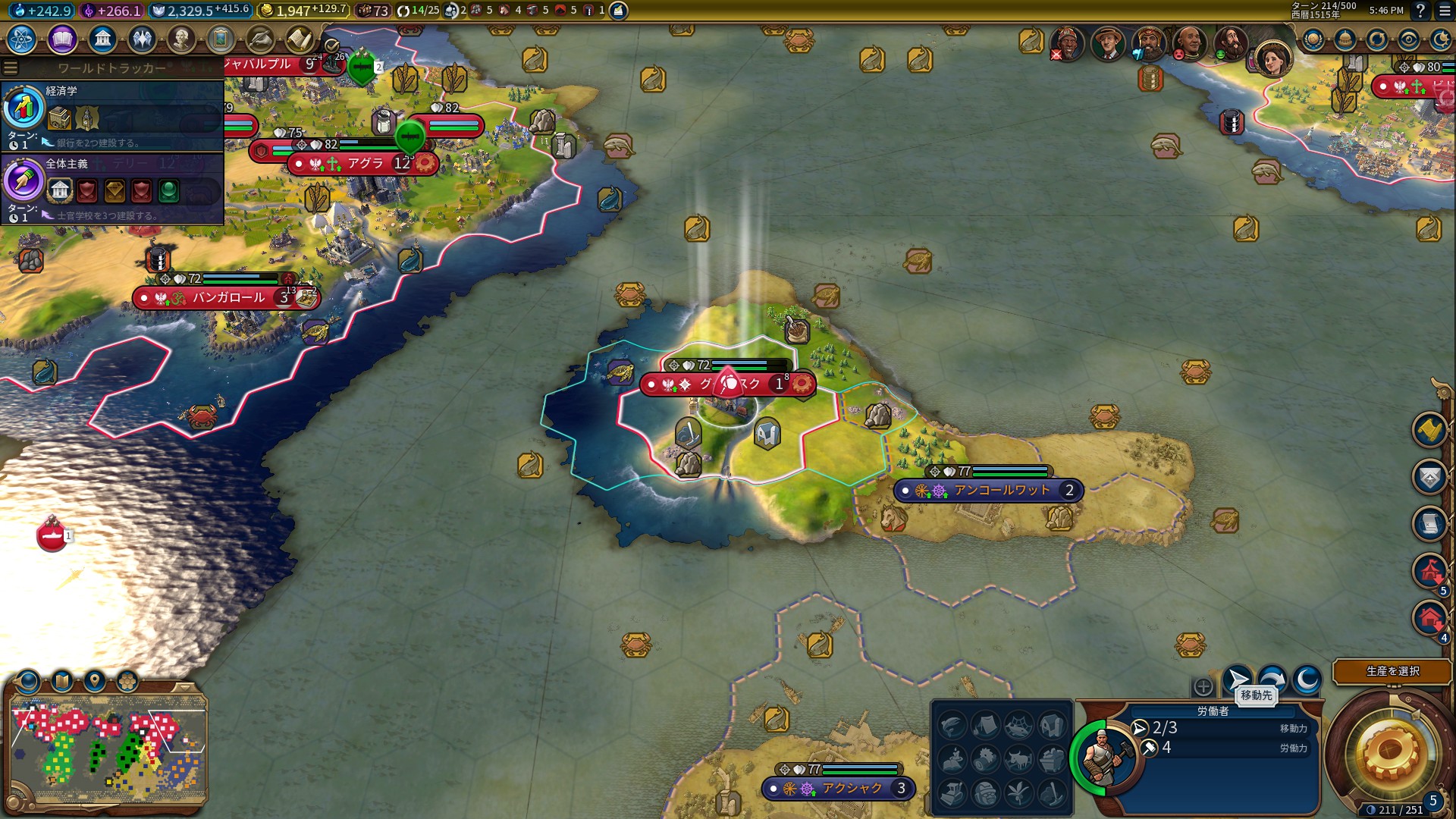This screenshot has width=1456, height=819.
Task: Show the great people bust icon
Action: tap(181, 39)
